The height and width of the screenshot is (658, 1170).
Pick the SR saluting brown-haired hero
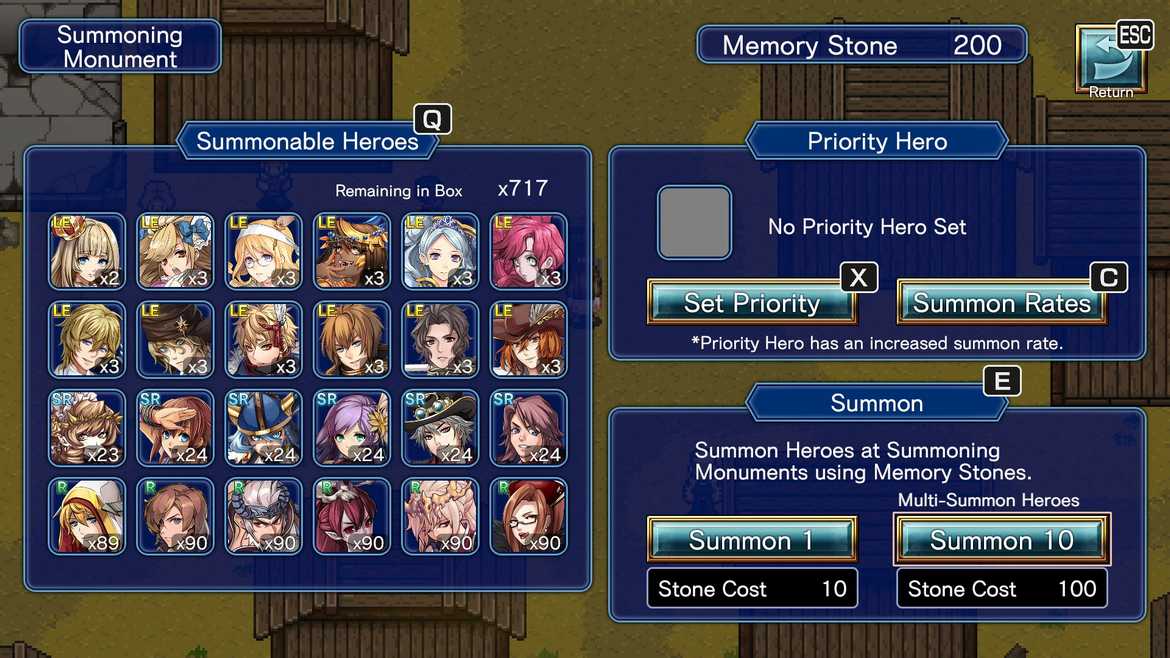point(175,427)
